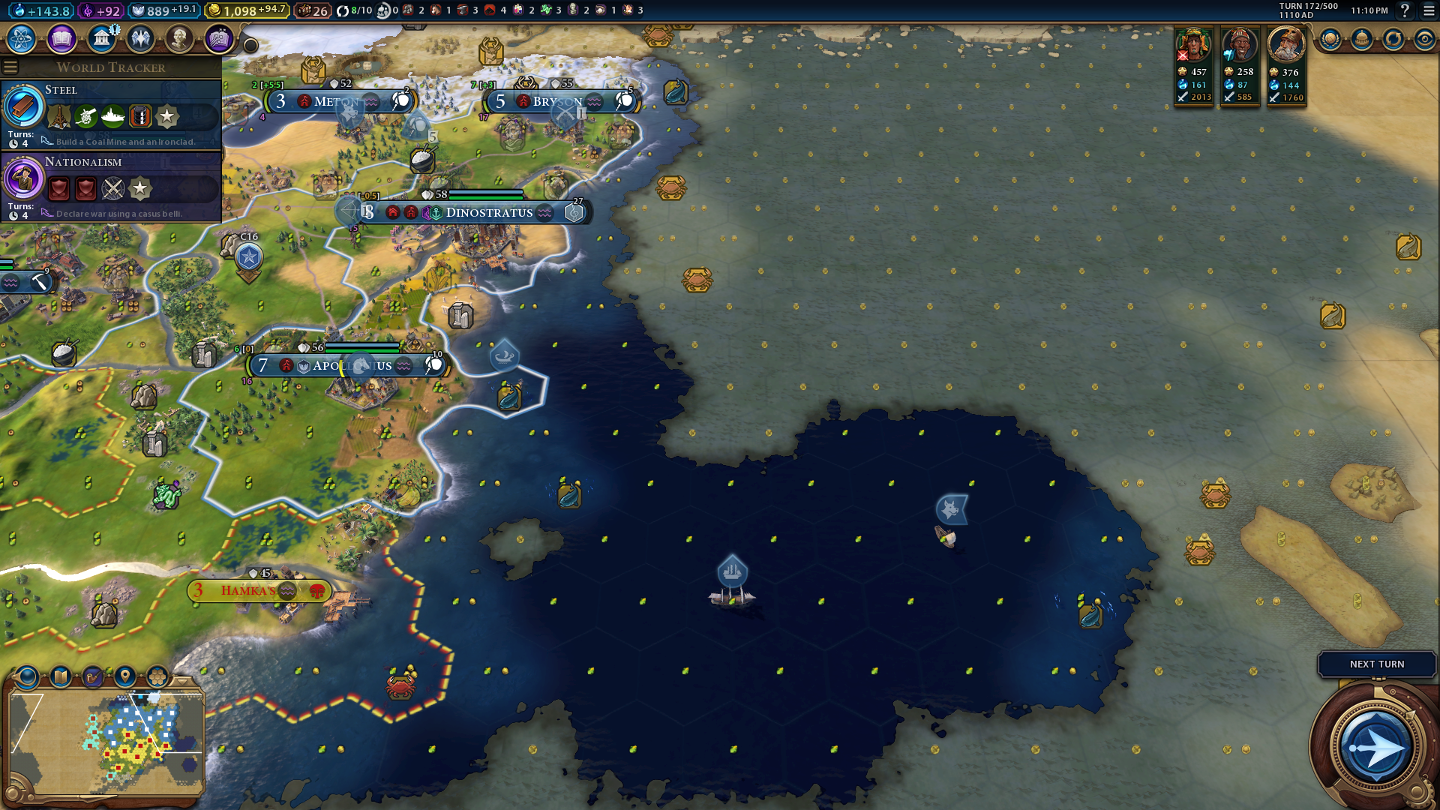Open the Technology tree (atom icon)
The width and height of the screenshot is (1440, 810).
point(22,39)
